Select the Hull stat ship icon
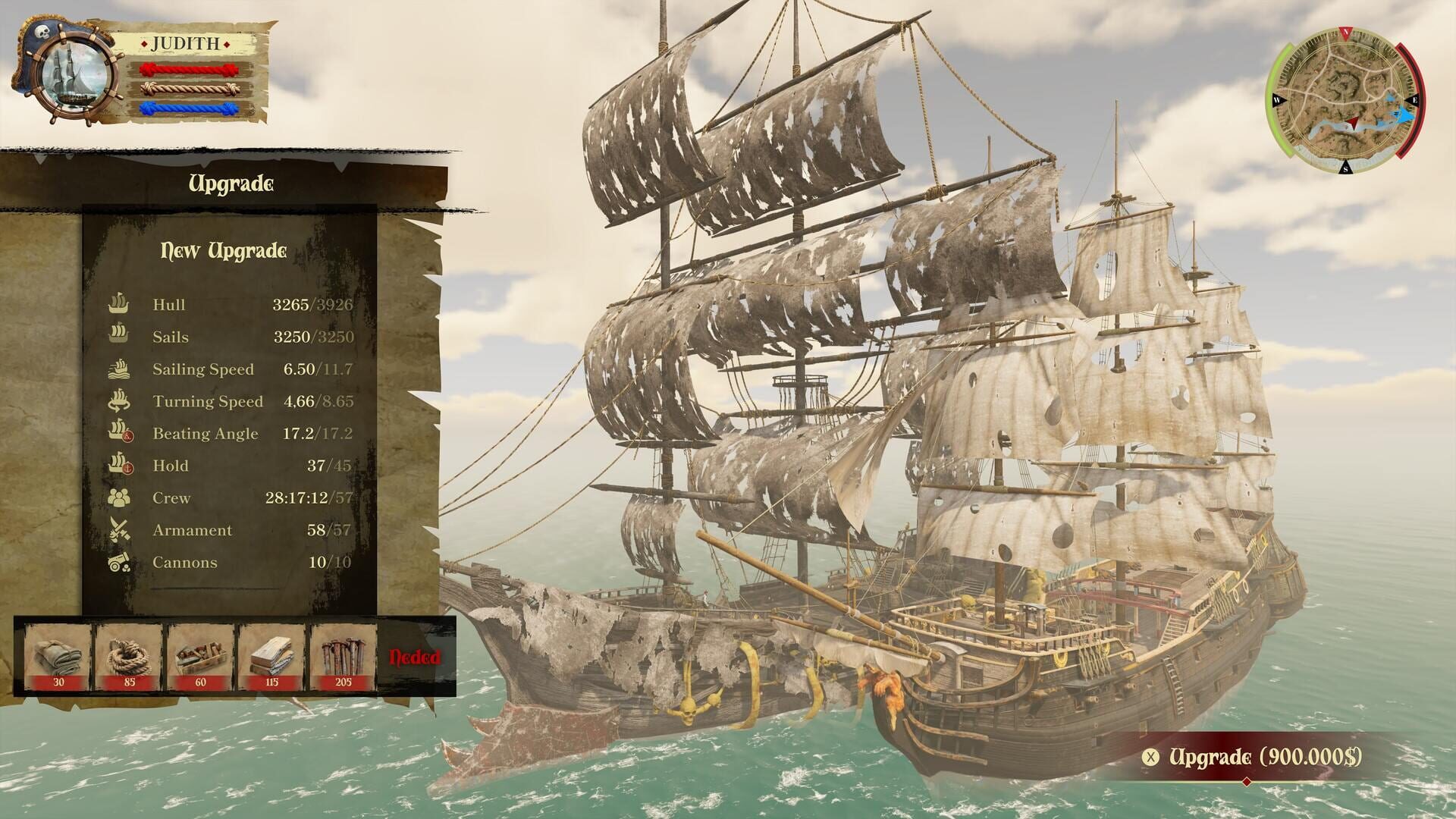Screen dimensions: 1456x819 tap(118, 305)
